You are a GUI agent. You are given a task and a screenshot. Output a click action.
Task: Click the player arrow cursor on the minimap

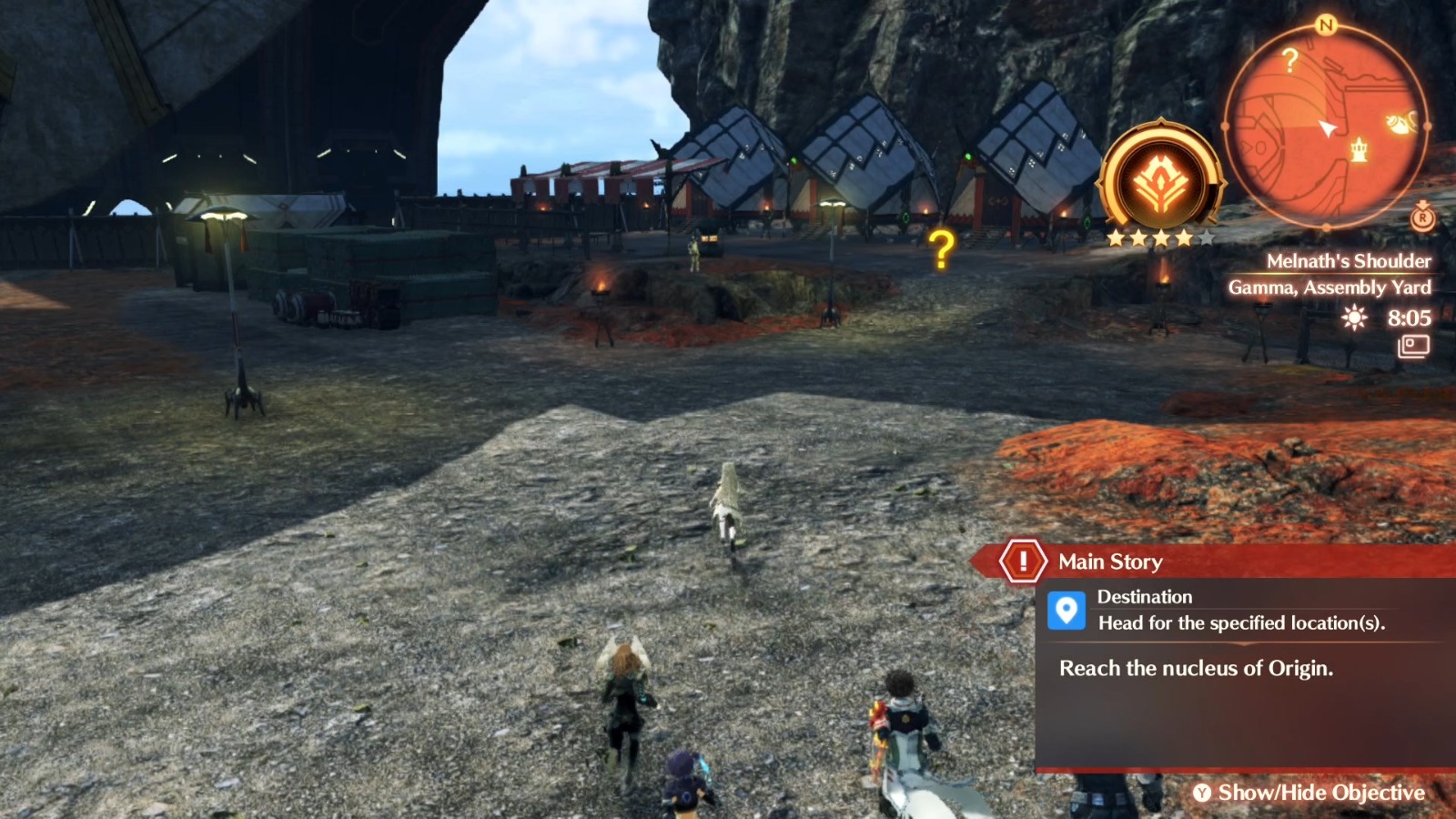(x=1326, y=128)
